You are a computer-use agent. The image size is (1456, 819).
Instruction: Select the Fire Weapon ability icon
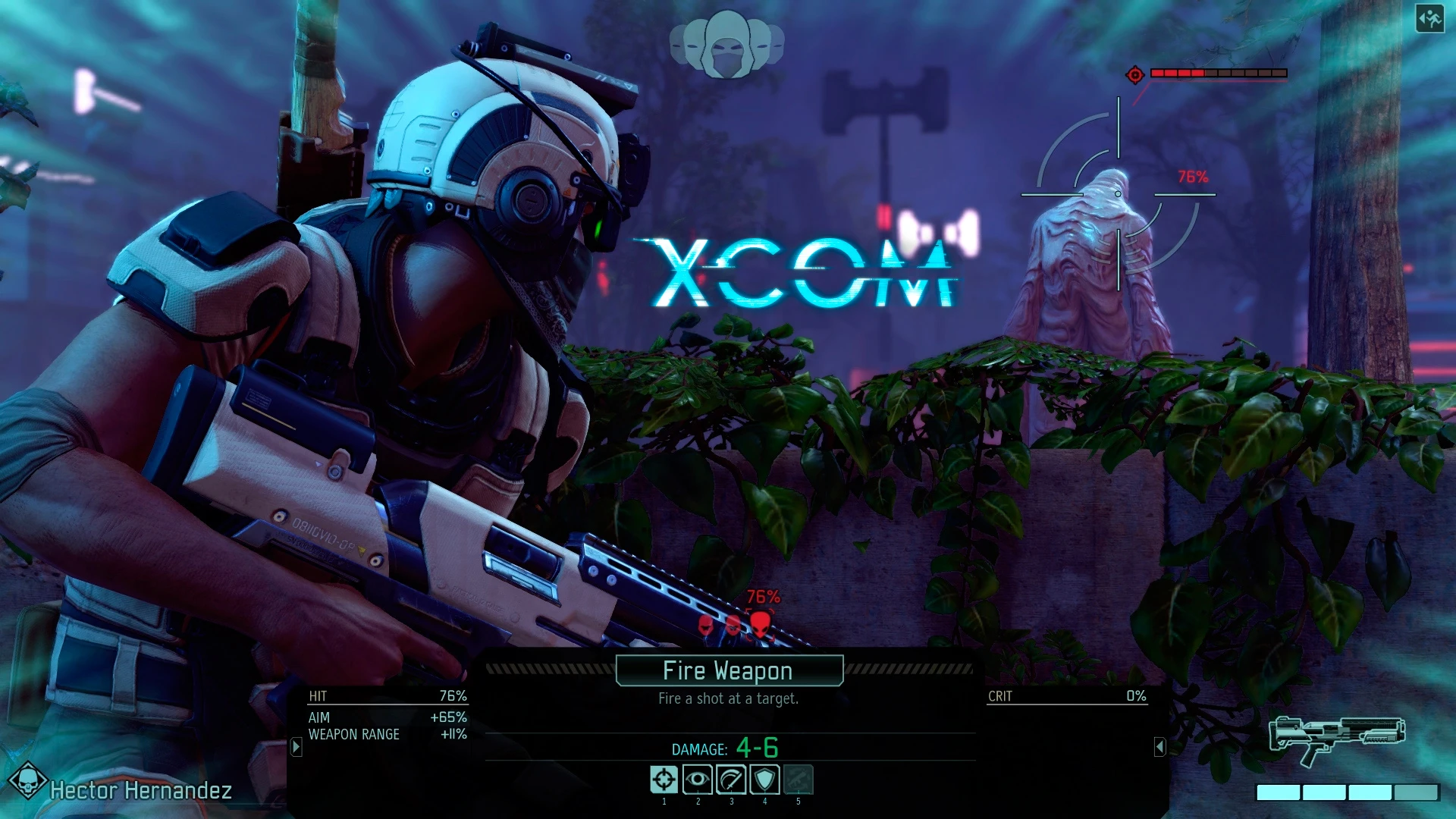point(664,779)
